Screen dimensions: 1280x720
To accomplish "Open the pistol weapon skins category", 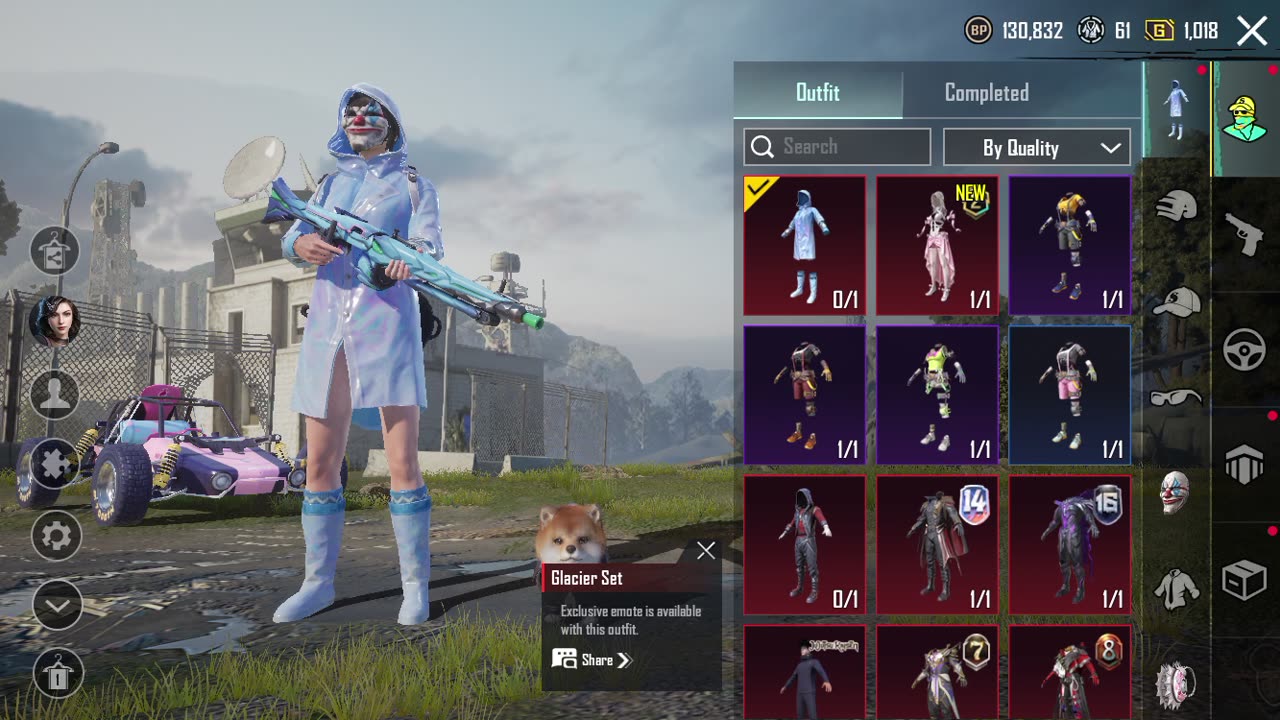I will [1245, 234].
